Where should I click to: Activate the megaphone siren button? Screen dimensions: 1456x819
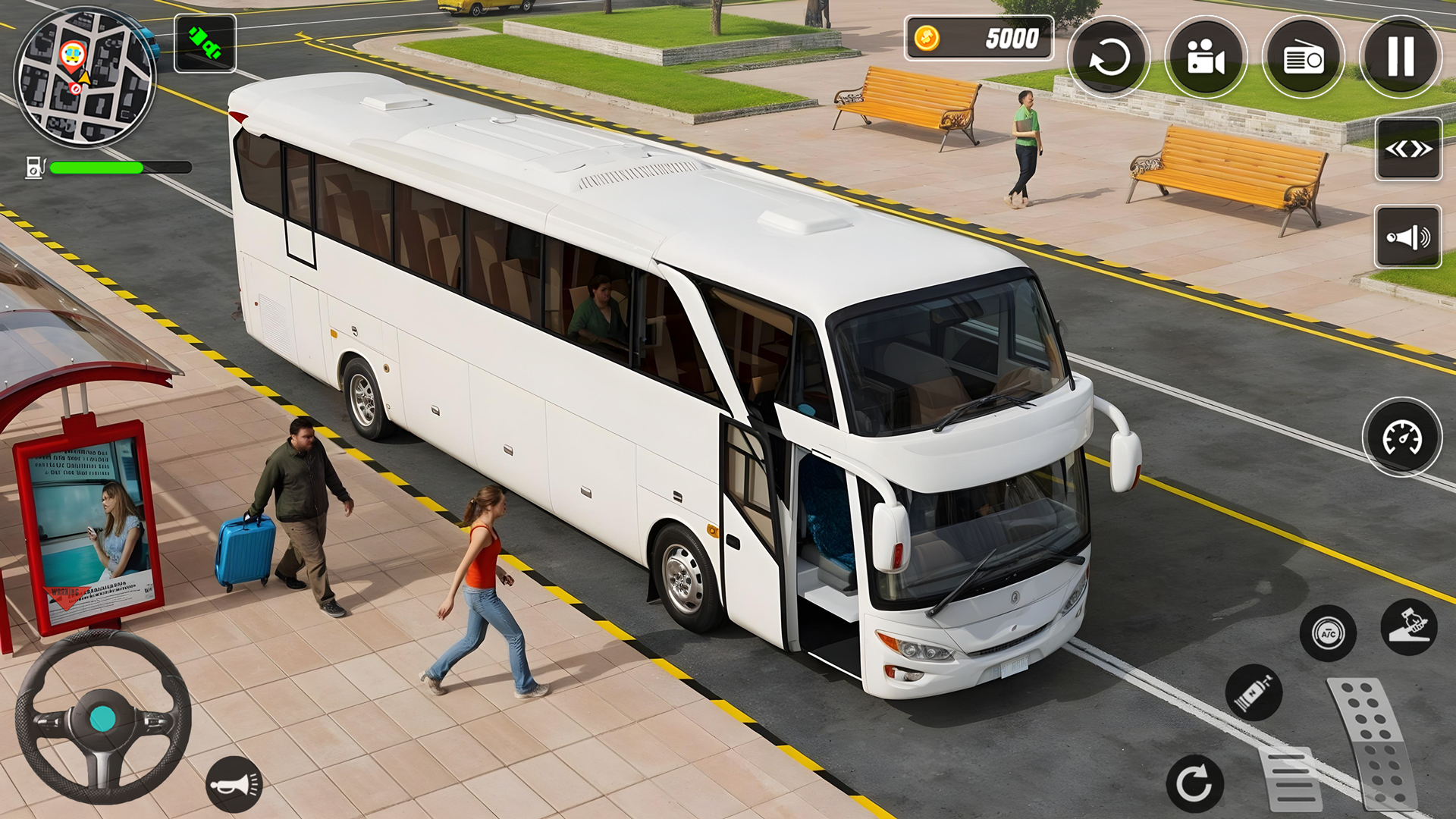1408,237
